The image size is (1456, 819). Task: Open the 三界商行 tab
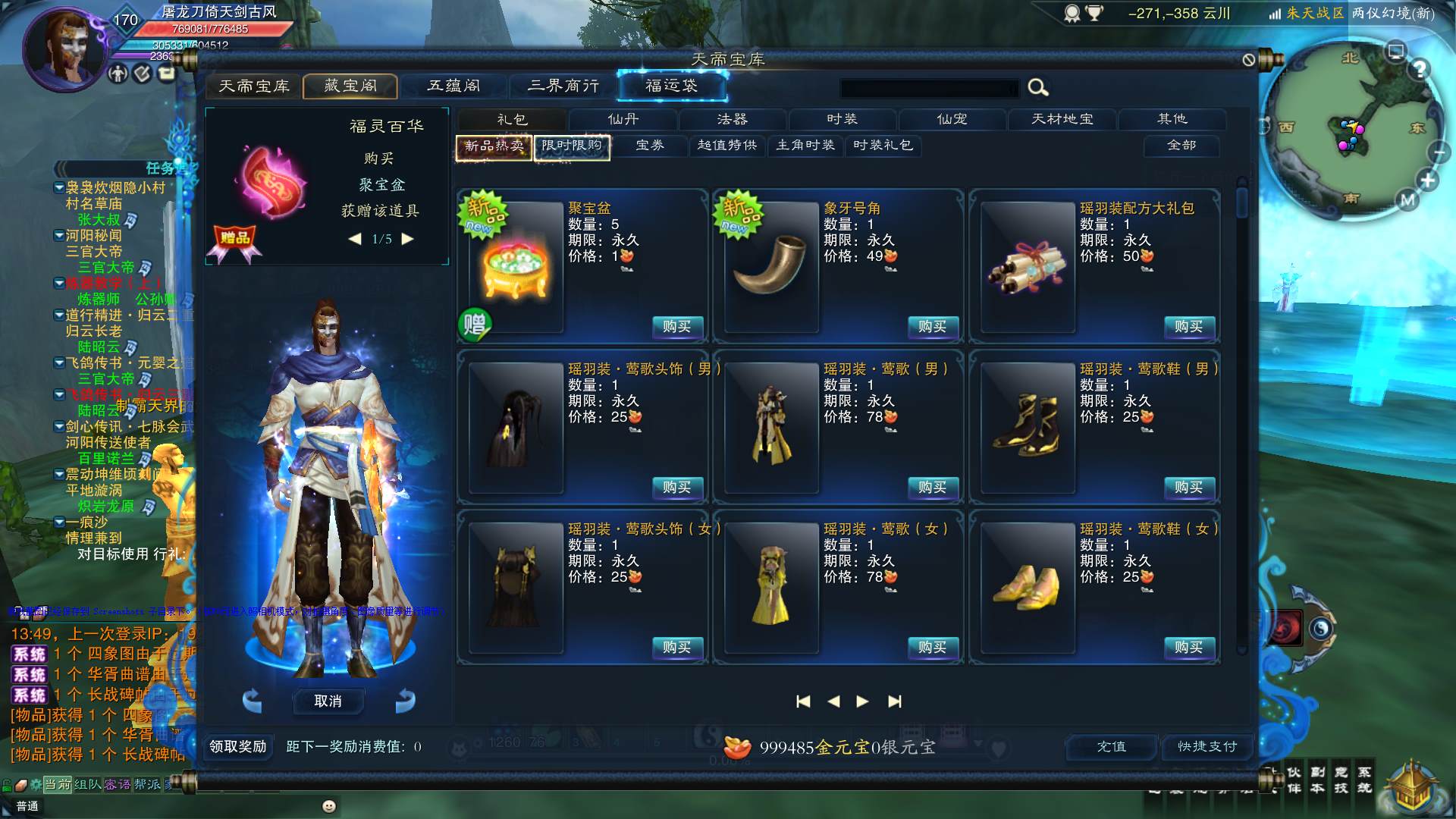click(x=563, y=86)
